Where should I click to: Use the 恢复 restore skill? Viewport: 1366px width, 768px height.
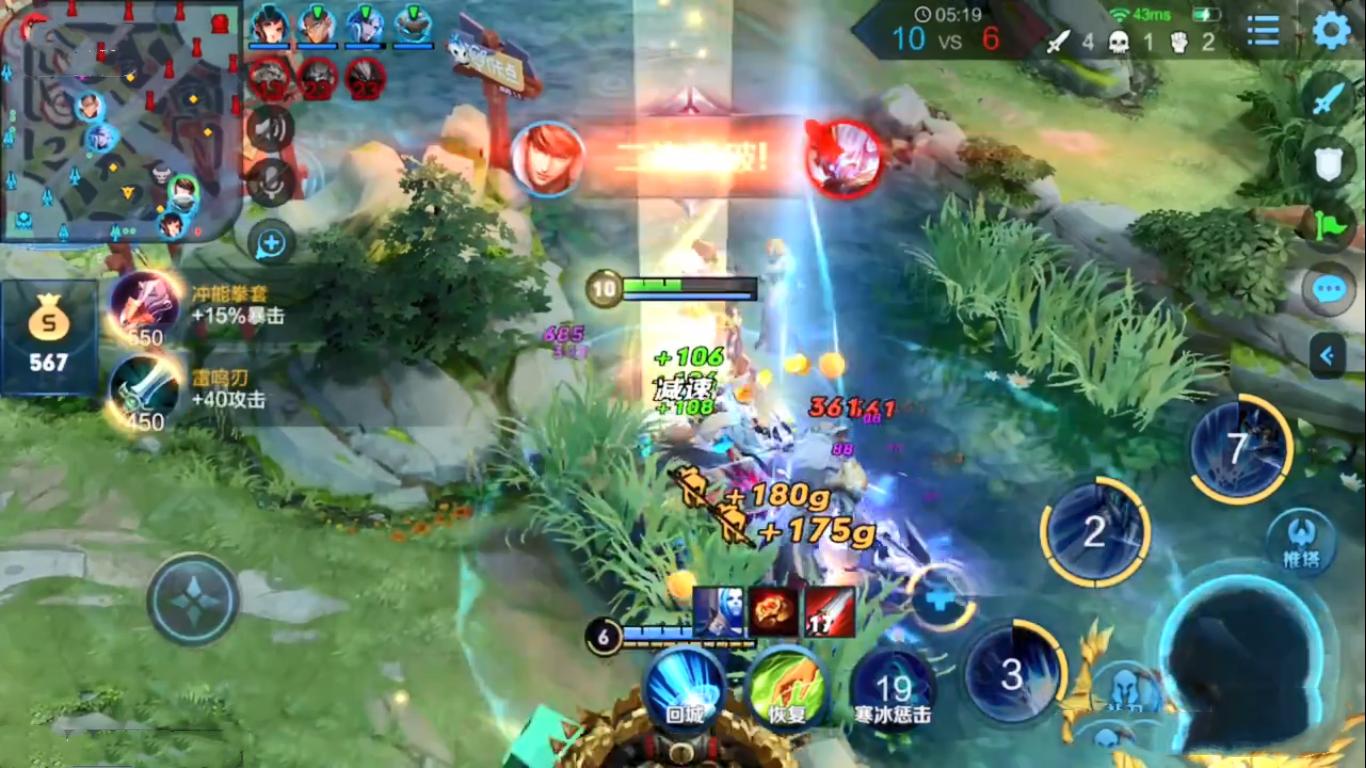click(786, 689)
